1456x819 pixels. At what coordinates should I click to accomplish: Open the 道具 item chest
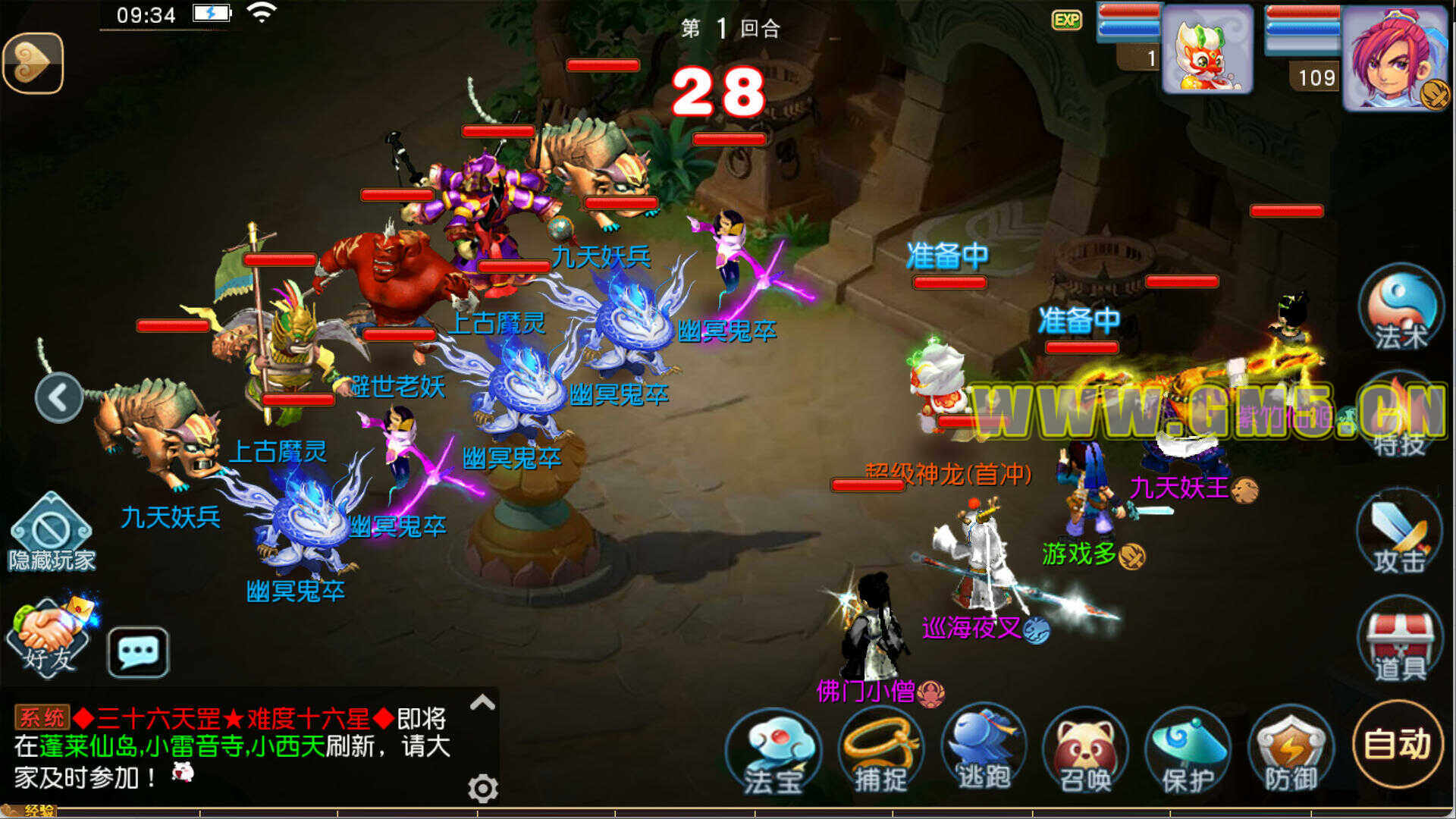pyautogui.click(x=1400, y=641)
